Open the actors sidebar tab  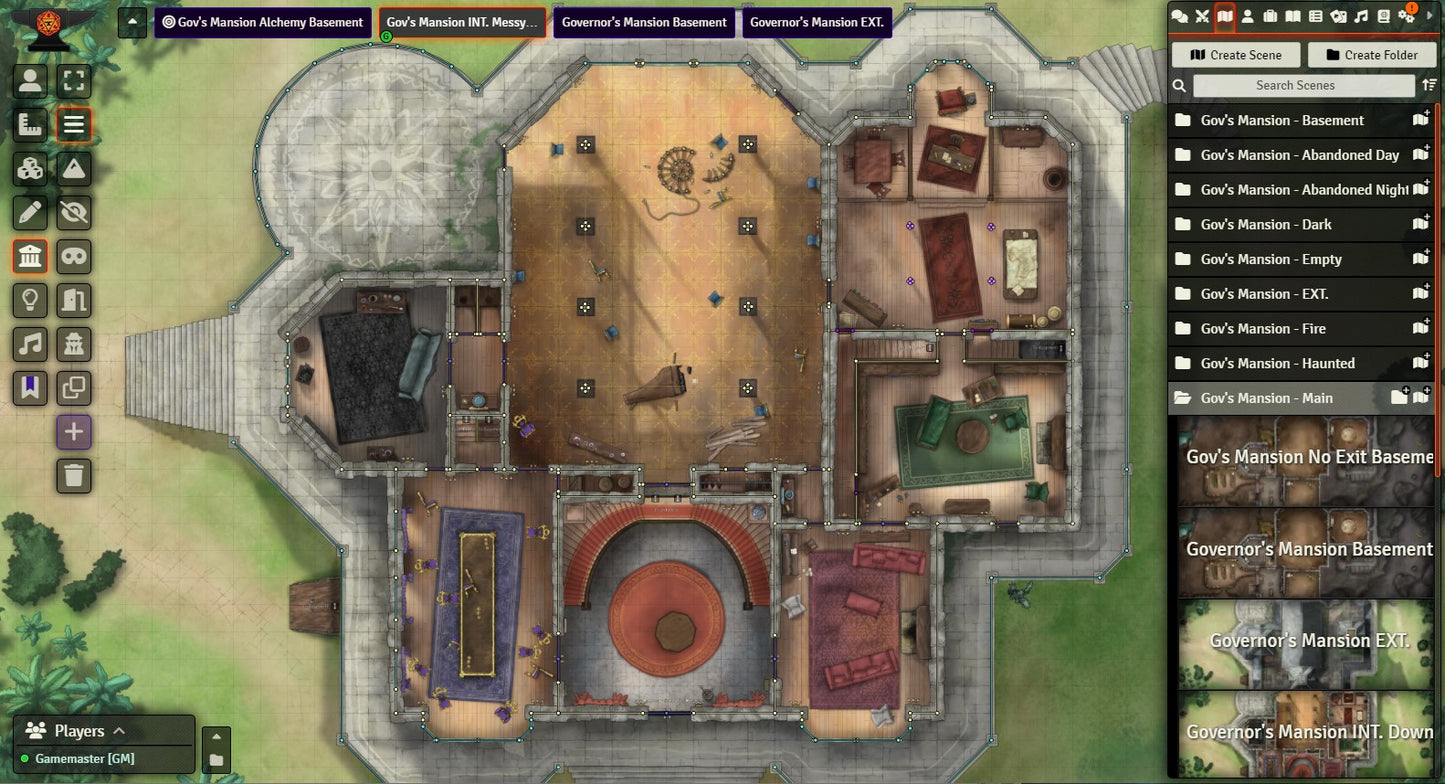pos(1247,16)
